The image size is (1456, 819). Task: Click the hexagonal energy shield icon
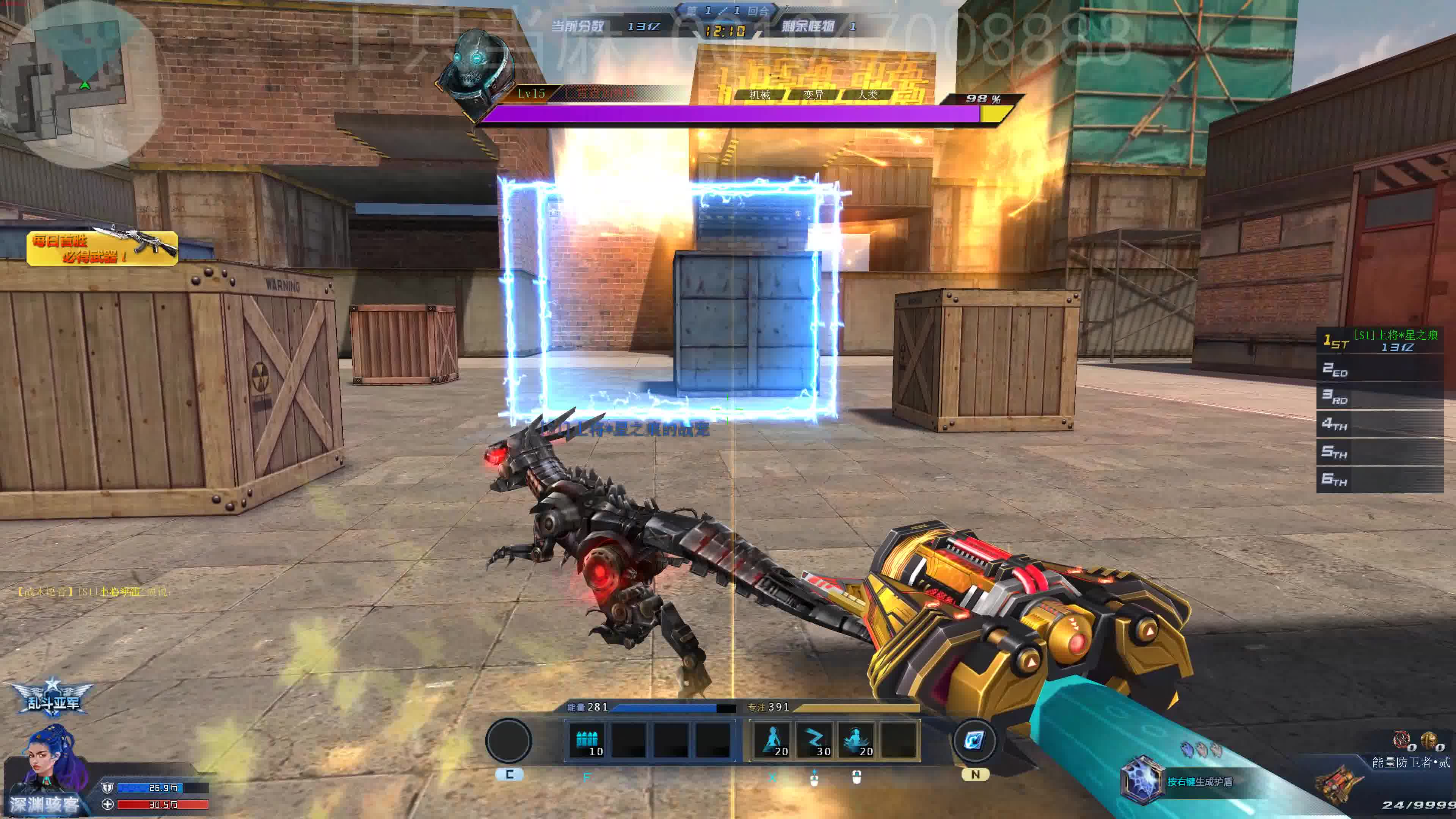(x=1142, y=780)
